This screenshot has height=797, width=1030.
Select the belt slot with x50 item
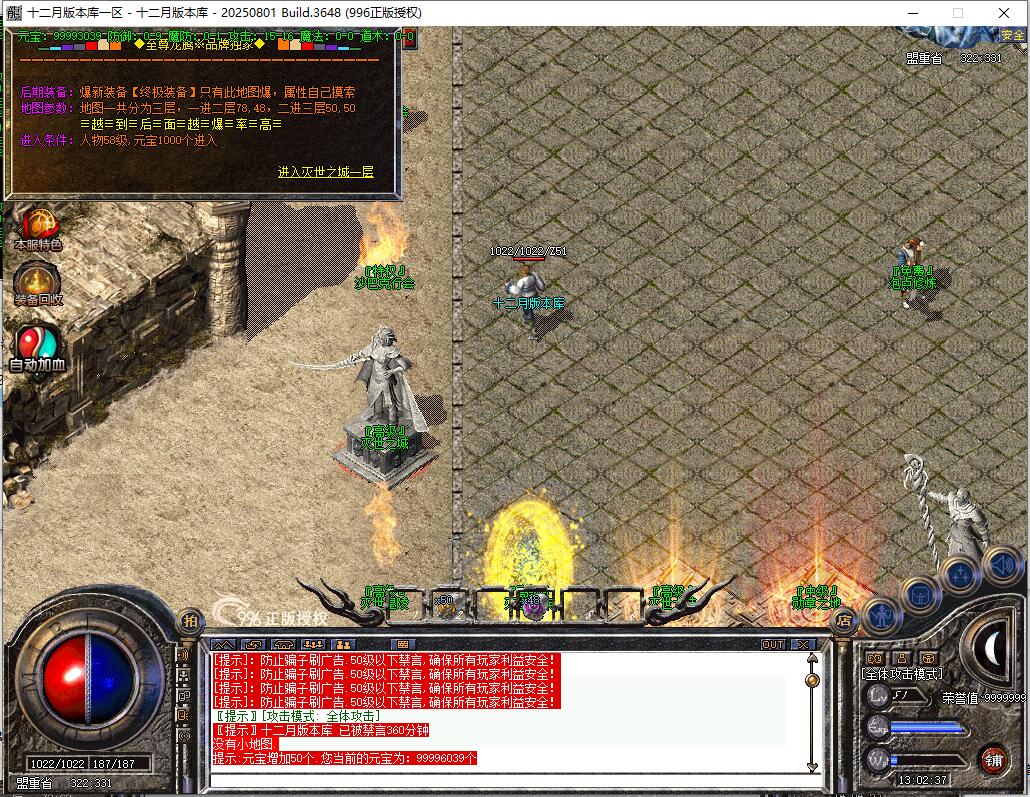[444, 603]
